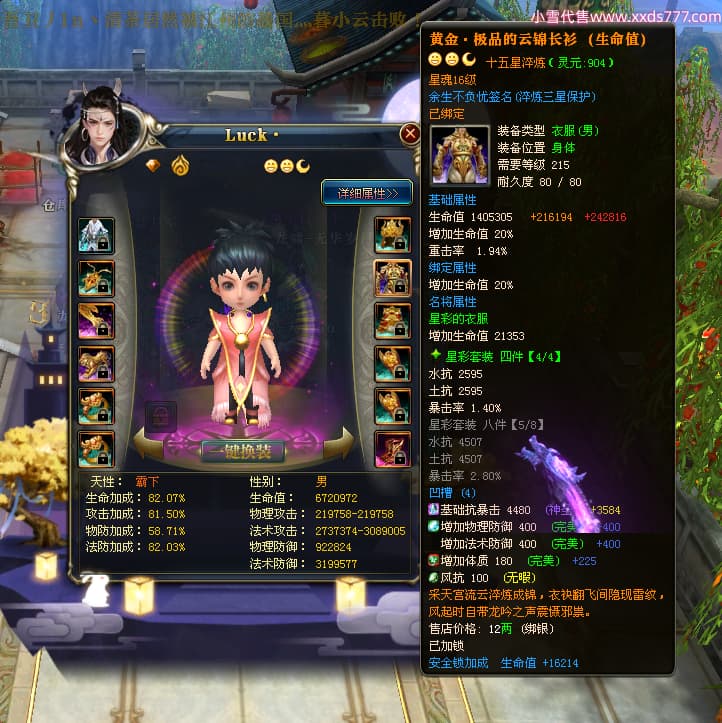The image size is (722, 723).
Task: Rotate the character model with the right arrow
Action: pyautogui.click(x=340, y=443)
